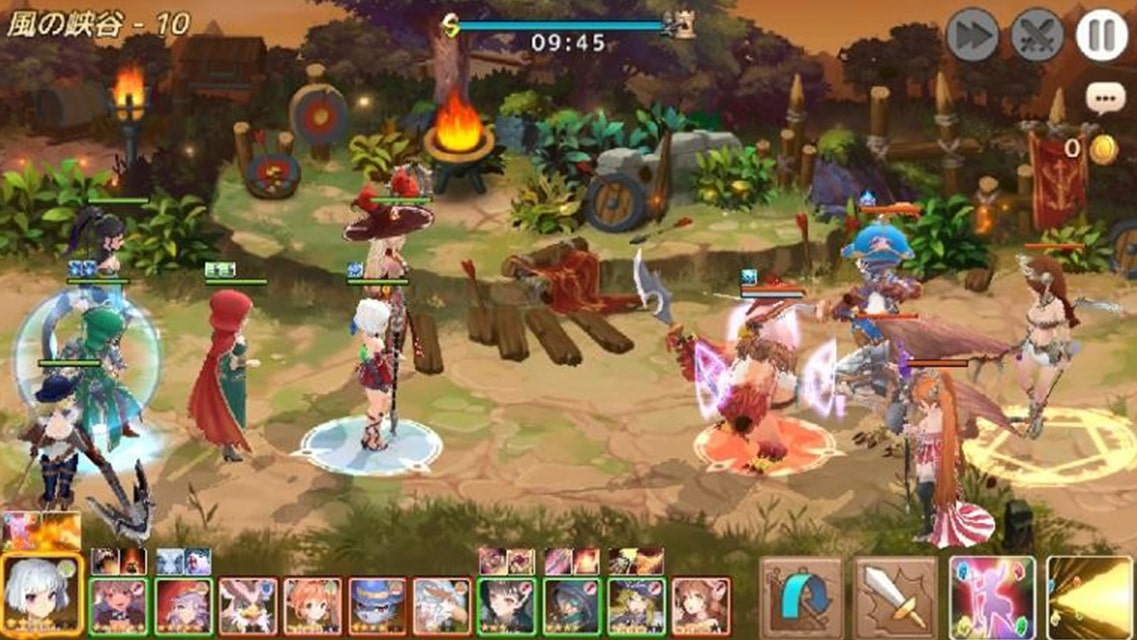Image resolution: width=1137 pixels, height=640 pixels.
Task: Select the bird-faced hero portrait
Action: (x=247, y=606)
